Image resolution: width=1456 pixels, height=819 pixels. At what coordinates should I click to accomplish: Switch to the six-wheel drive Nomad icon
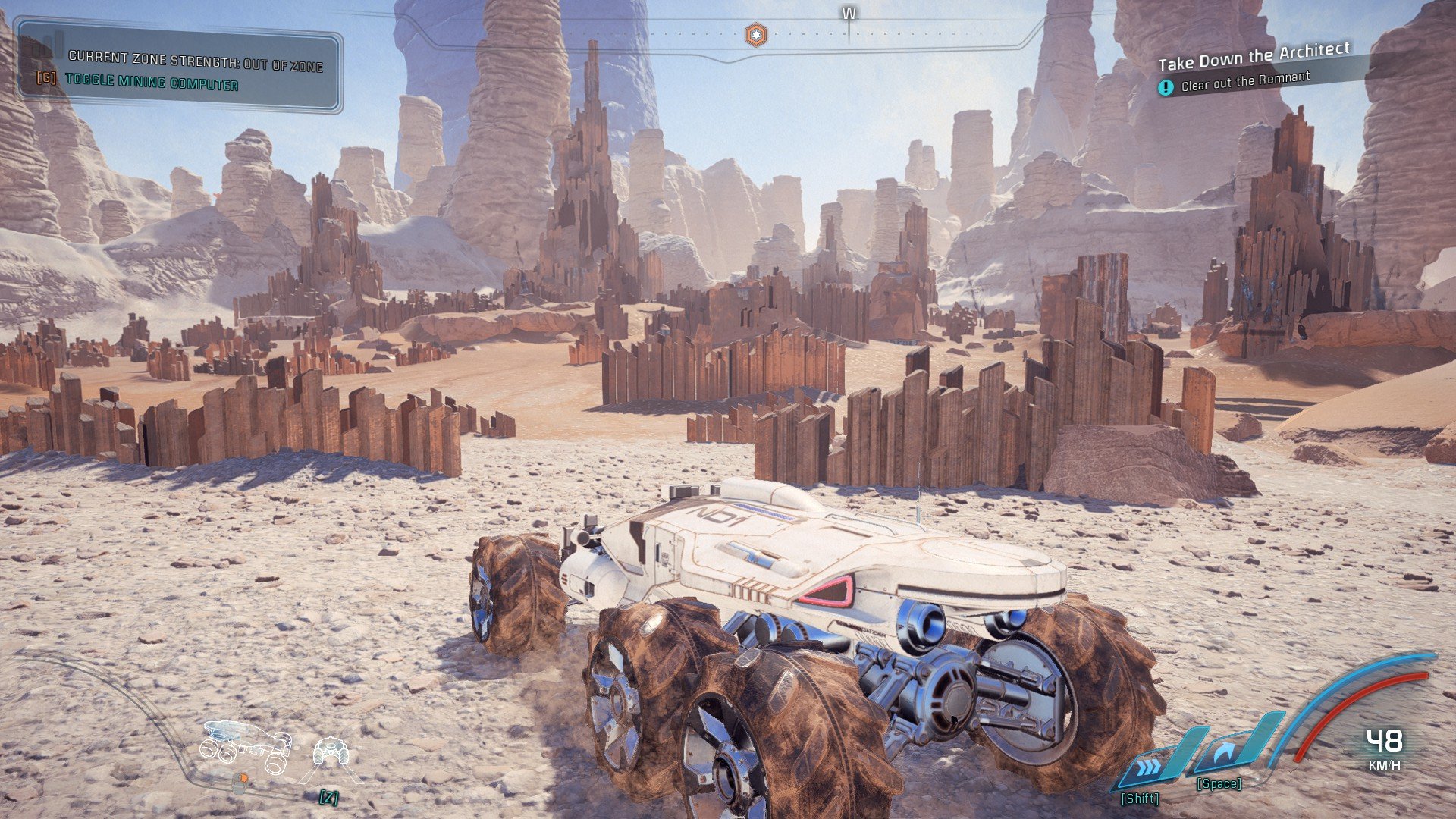click(246, 745)
